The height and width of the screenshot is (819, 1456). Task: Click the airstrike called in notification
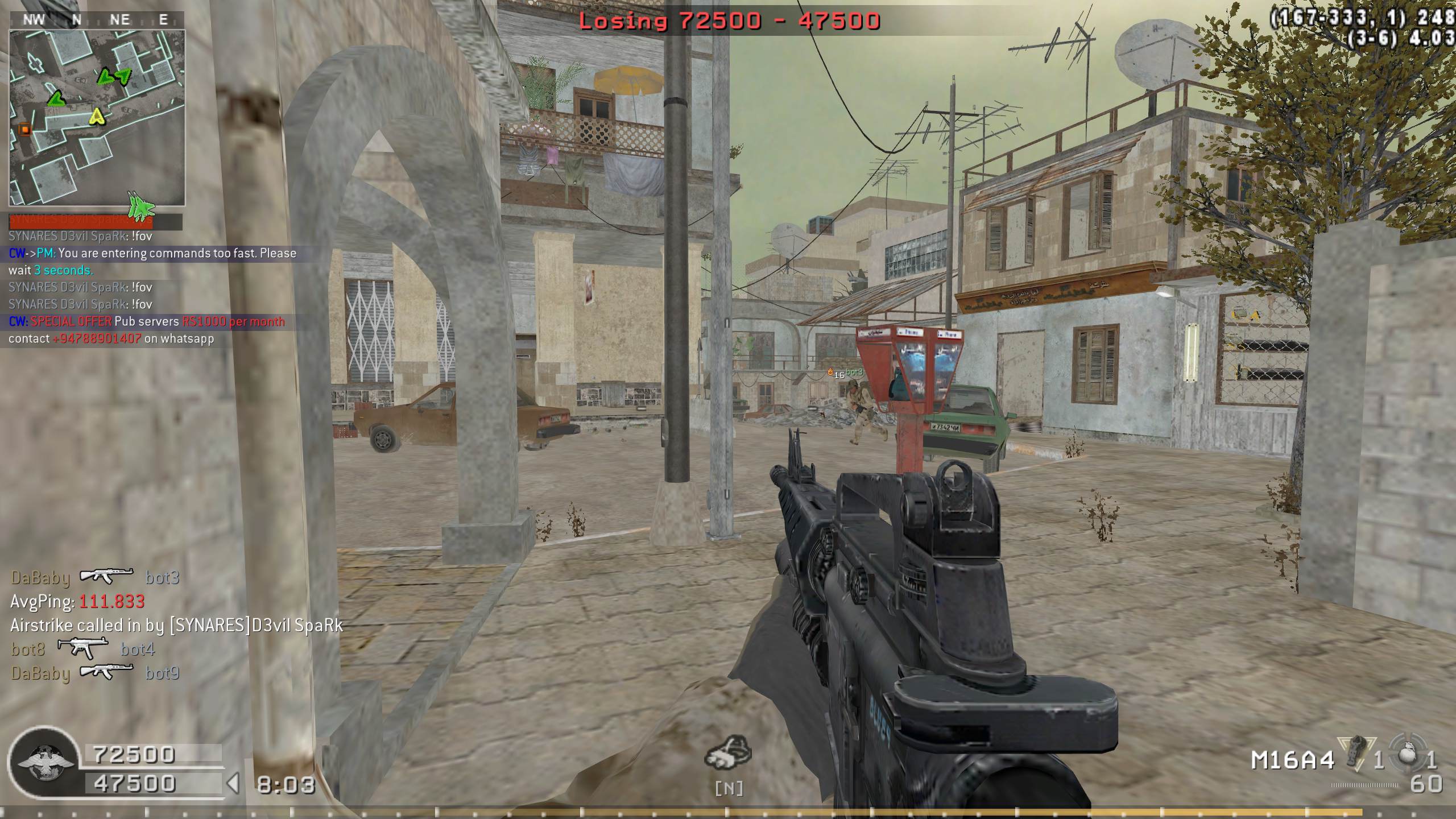(x=176, y=626)
